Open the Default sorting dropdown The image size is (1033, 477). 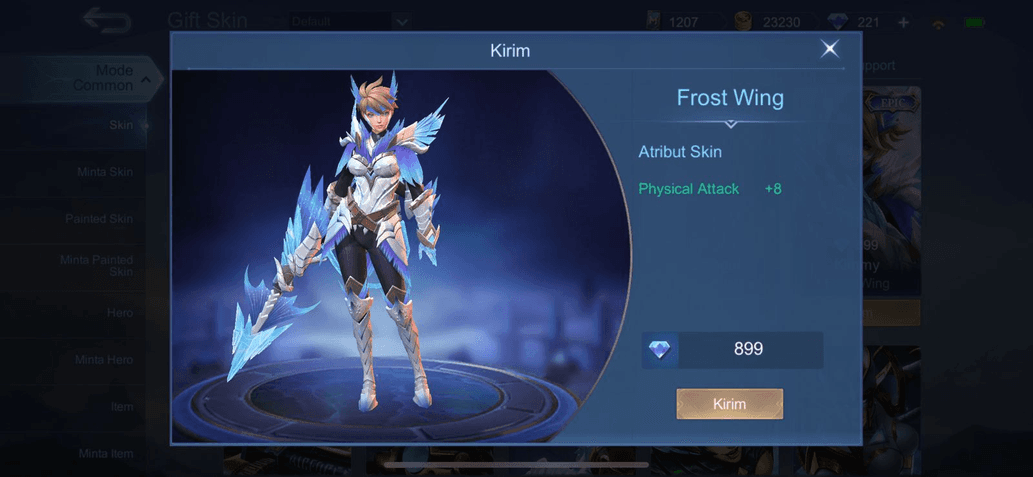click(x=350, y=21)
